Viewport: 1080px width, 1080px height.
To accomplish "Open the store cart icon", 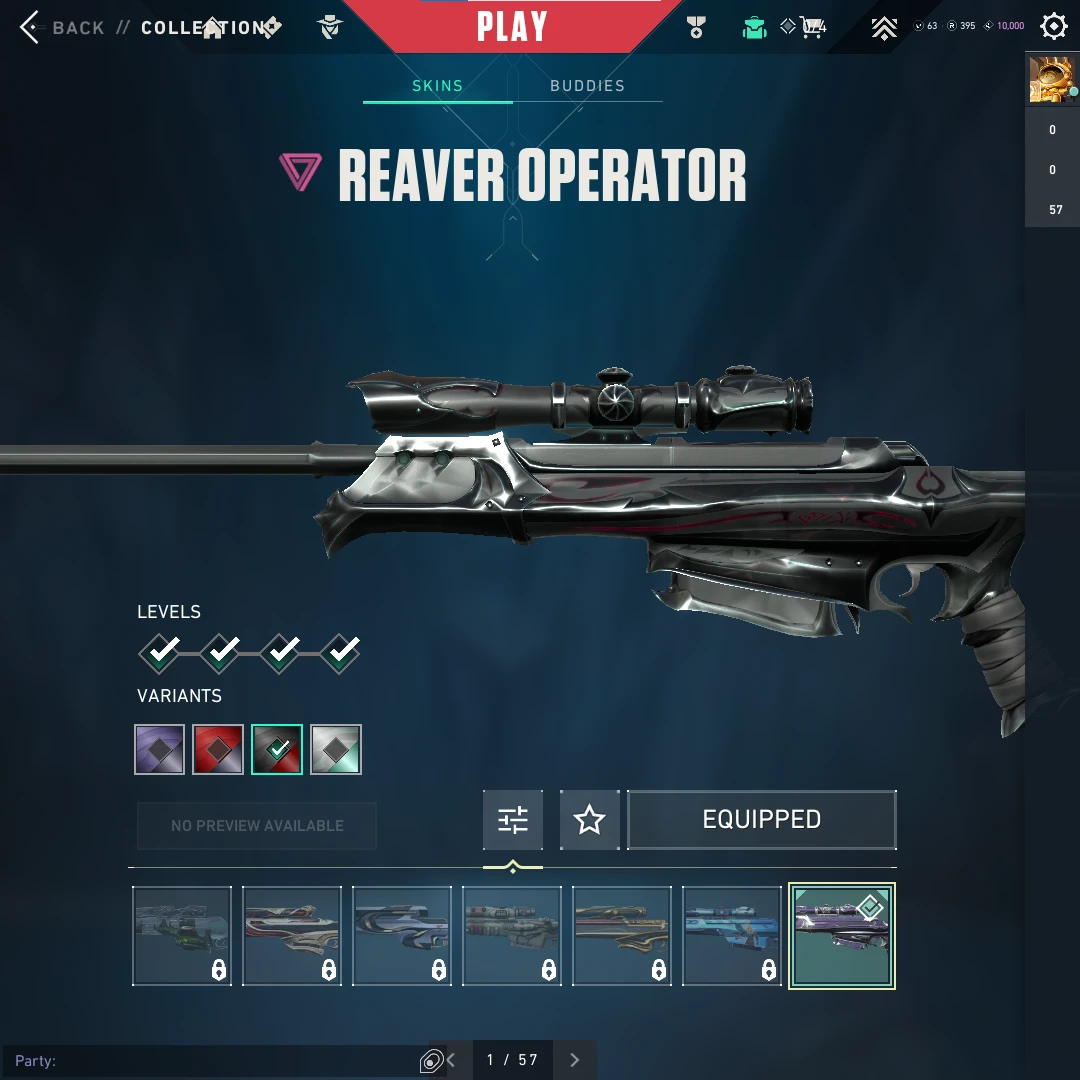I will click(x=812, y=27).
